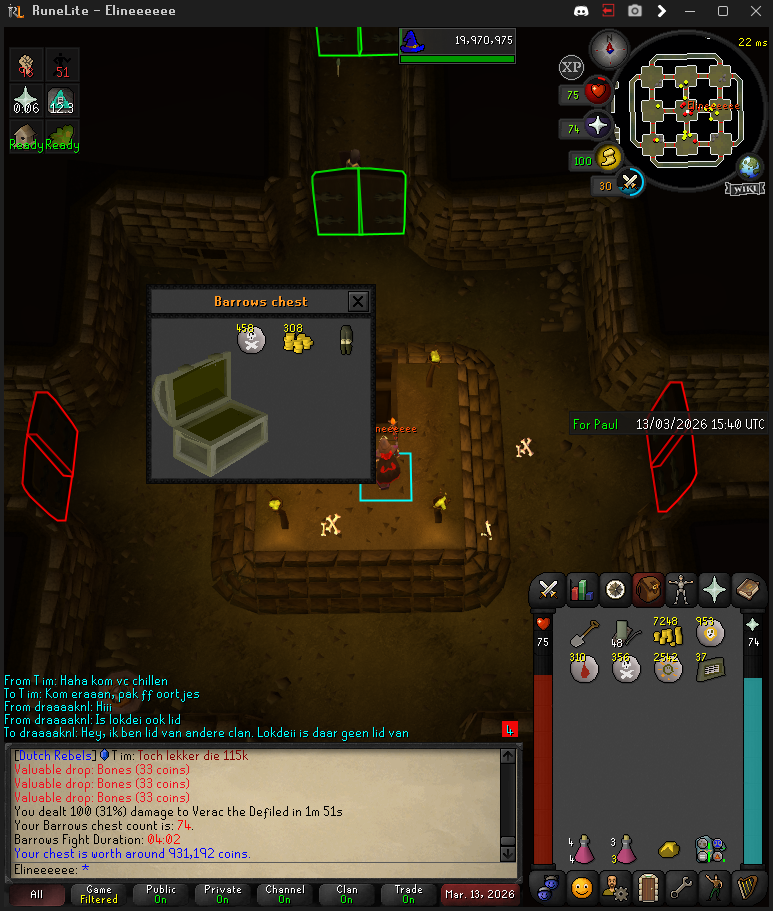Switch to the Skills tab
The width and height of the screenshot is (773, 911).
point(580,588)
